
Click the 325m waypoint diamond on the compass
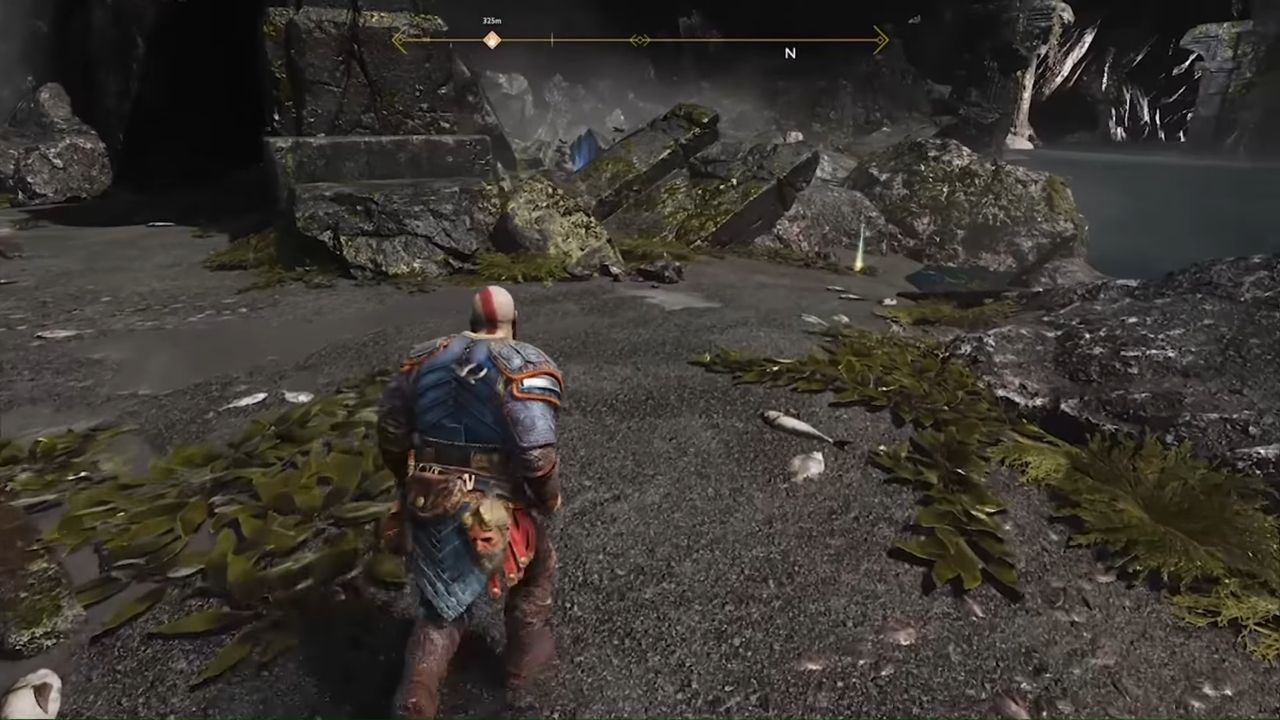click(490, 39)
